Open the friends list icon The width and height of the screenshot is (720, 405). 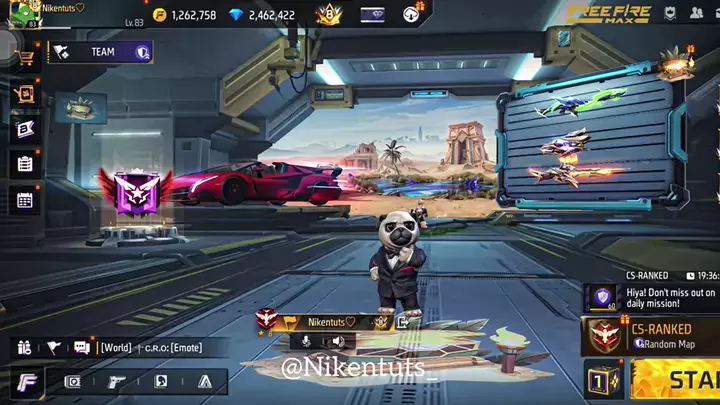[698, 15]
